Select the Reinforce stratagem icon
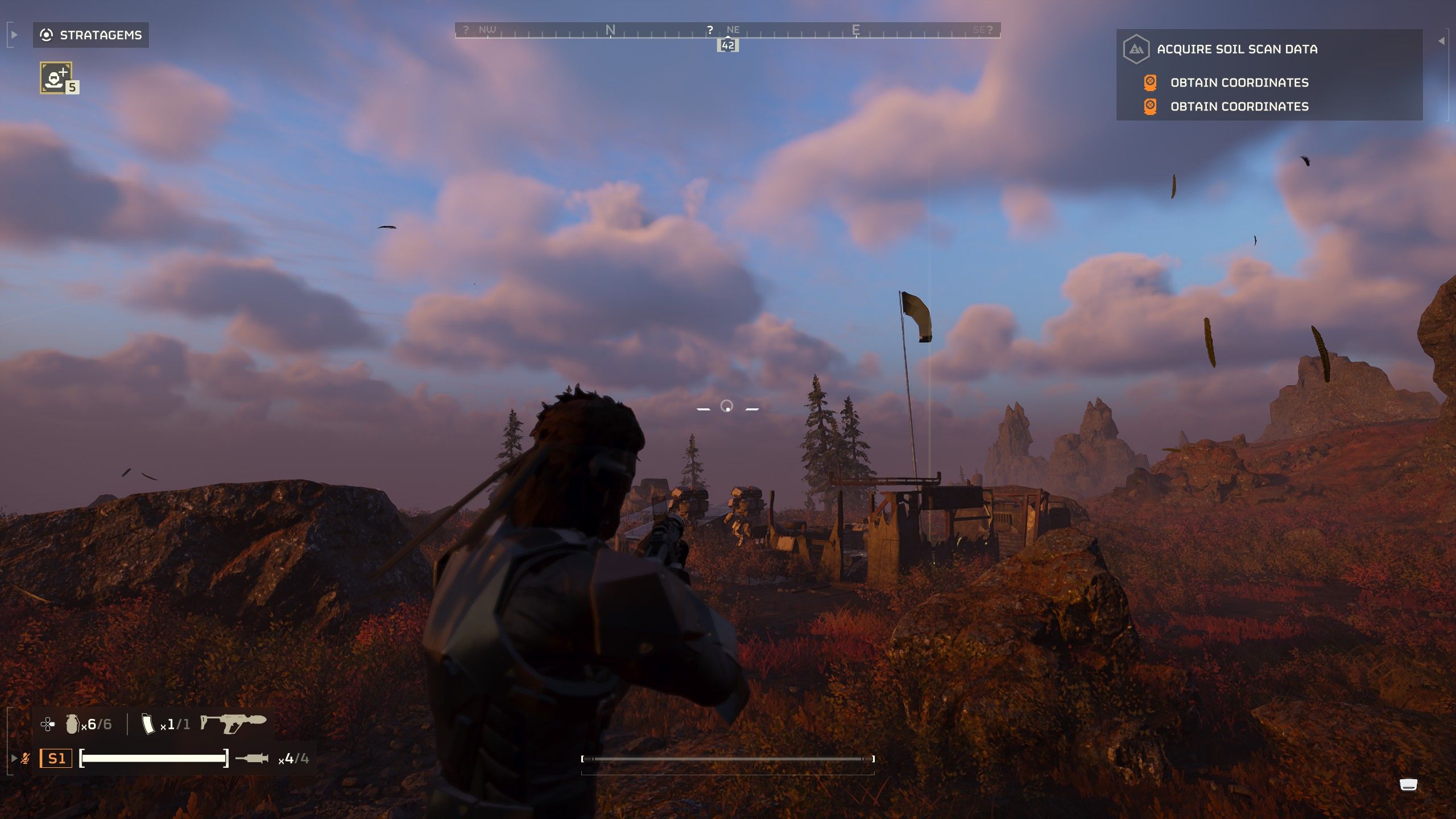This screenshot has width=1456, height=819. click(56, 77)
